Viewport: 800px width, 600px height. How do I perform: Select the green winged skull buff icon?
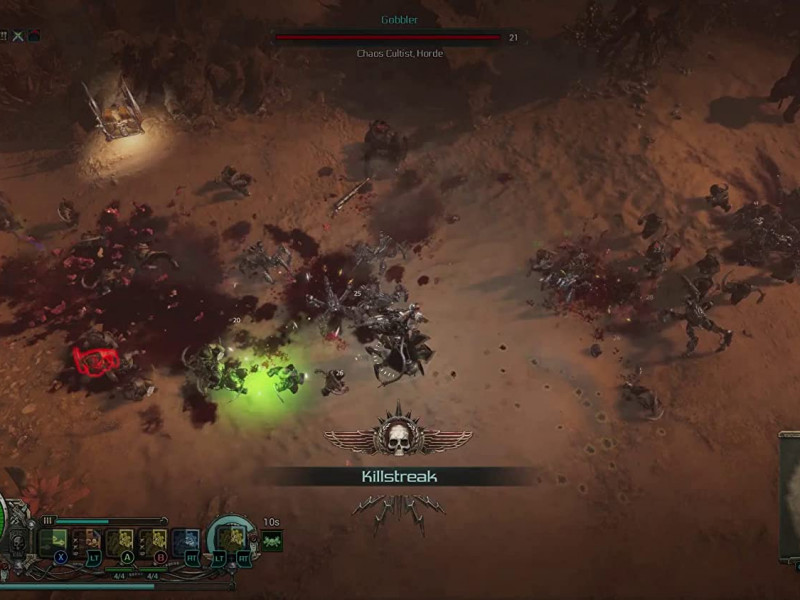coord(272,541)
